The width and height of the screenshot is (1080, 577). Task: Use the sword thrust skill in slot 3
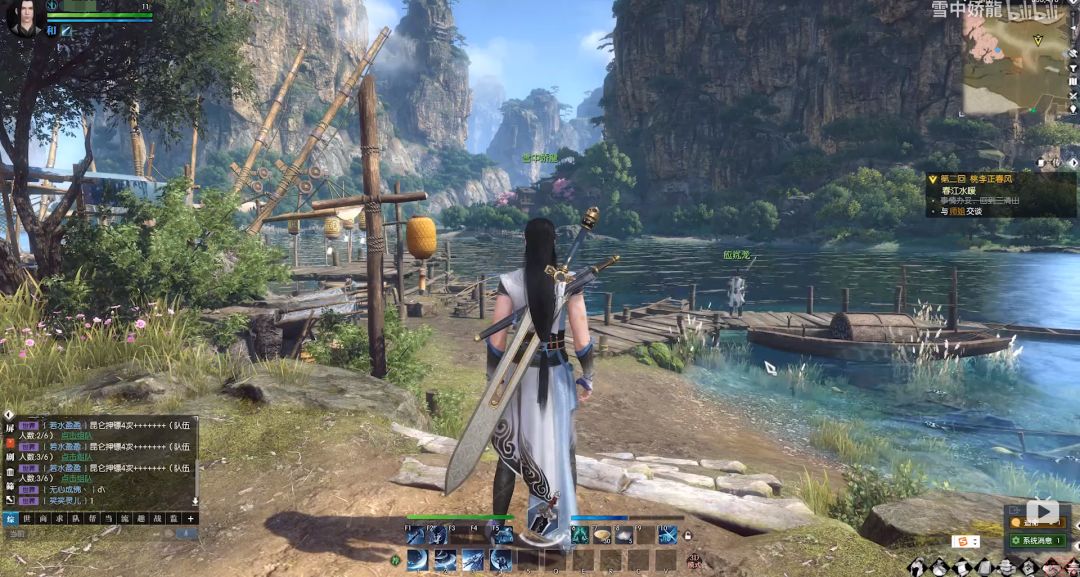tap(473, 560)
